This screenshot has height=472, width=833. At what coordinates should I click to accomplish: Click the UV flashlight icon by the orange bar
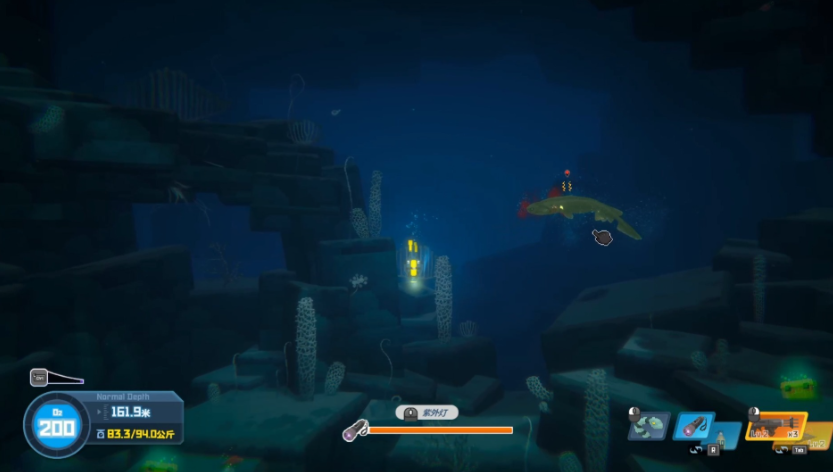pyautogui.click(x=354, y=431)
